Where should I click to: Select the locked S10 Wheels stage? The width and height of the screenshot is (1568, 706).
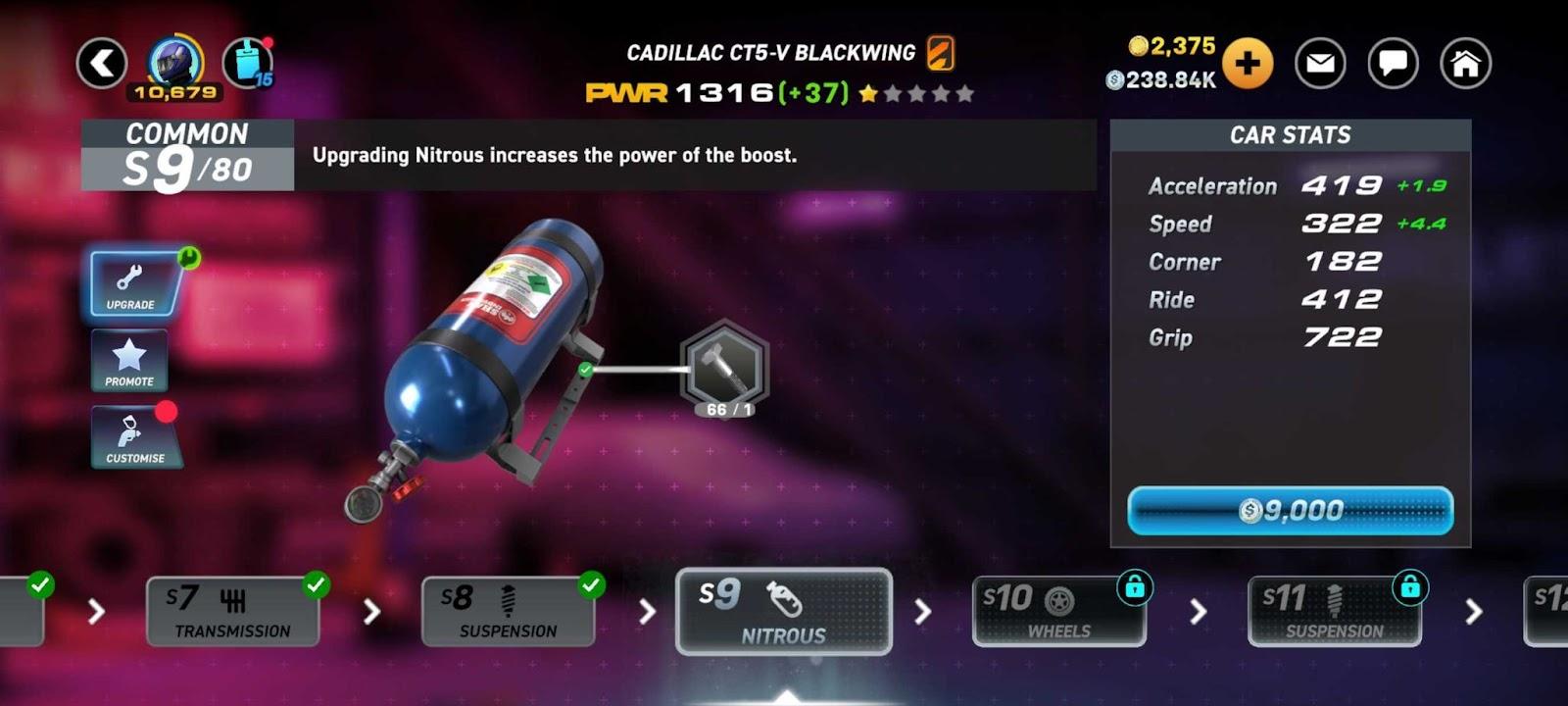coord(1058,612)
